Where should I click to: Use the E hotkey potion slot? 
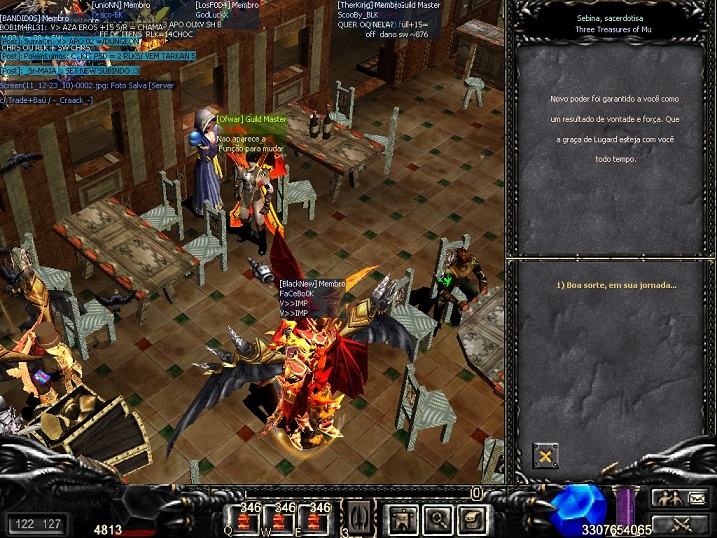[318, 519]
